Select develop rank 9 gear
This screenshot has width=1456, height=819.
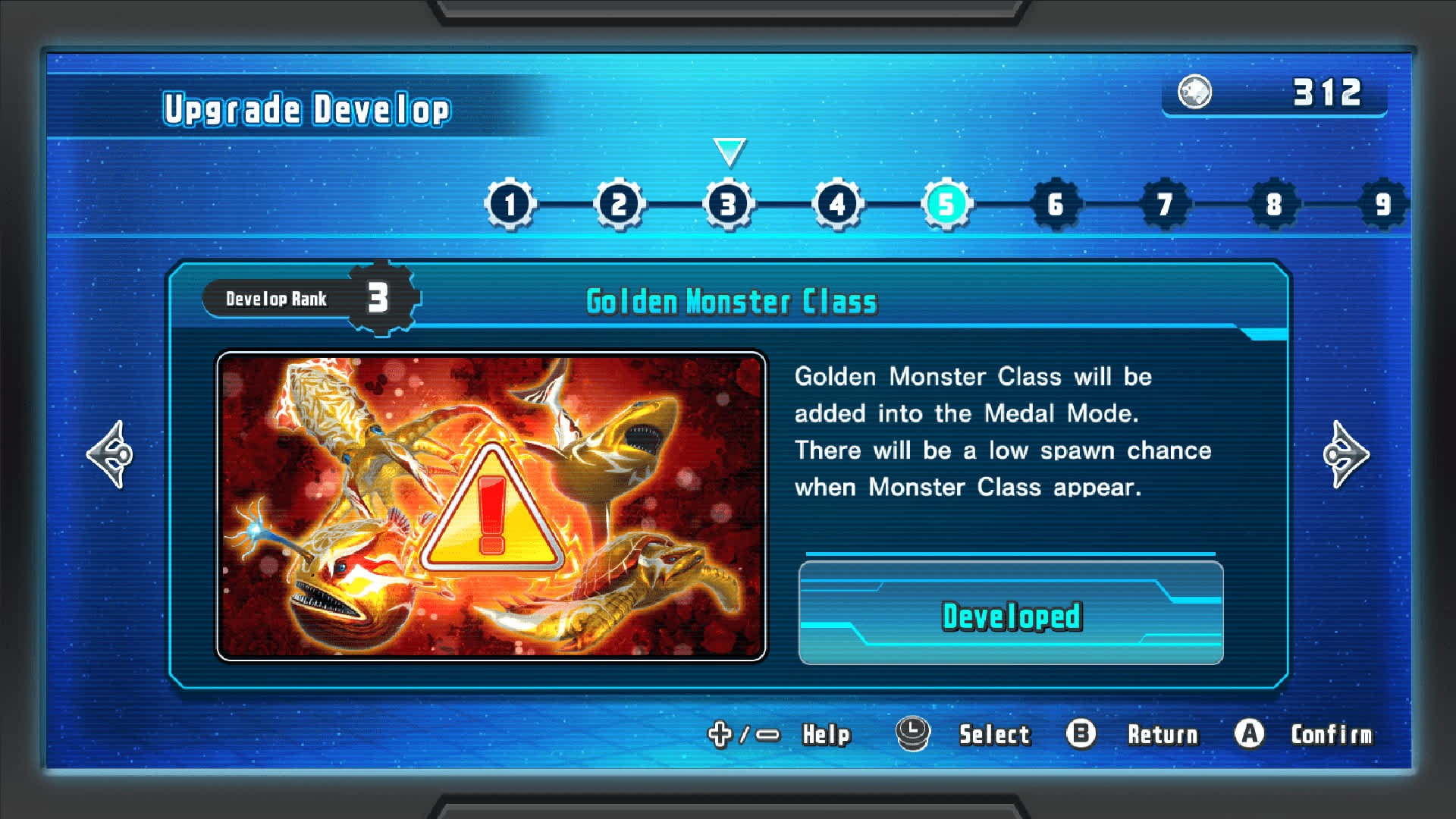(1382, 204)
